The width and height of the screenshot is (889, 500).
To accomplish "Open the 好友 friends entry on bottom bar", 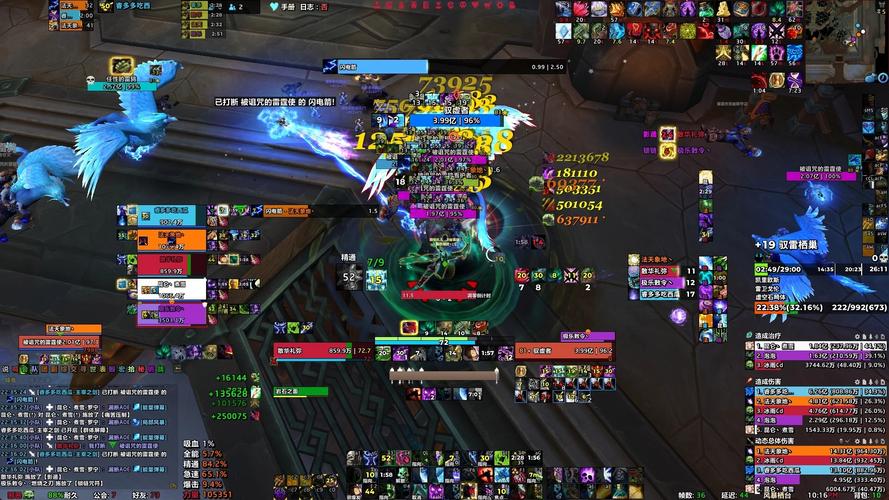I will coord(140,494).
